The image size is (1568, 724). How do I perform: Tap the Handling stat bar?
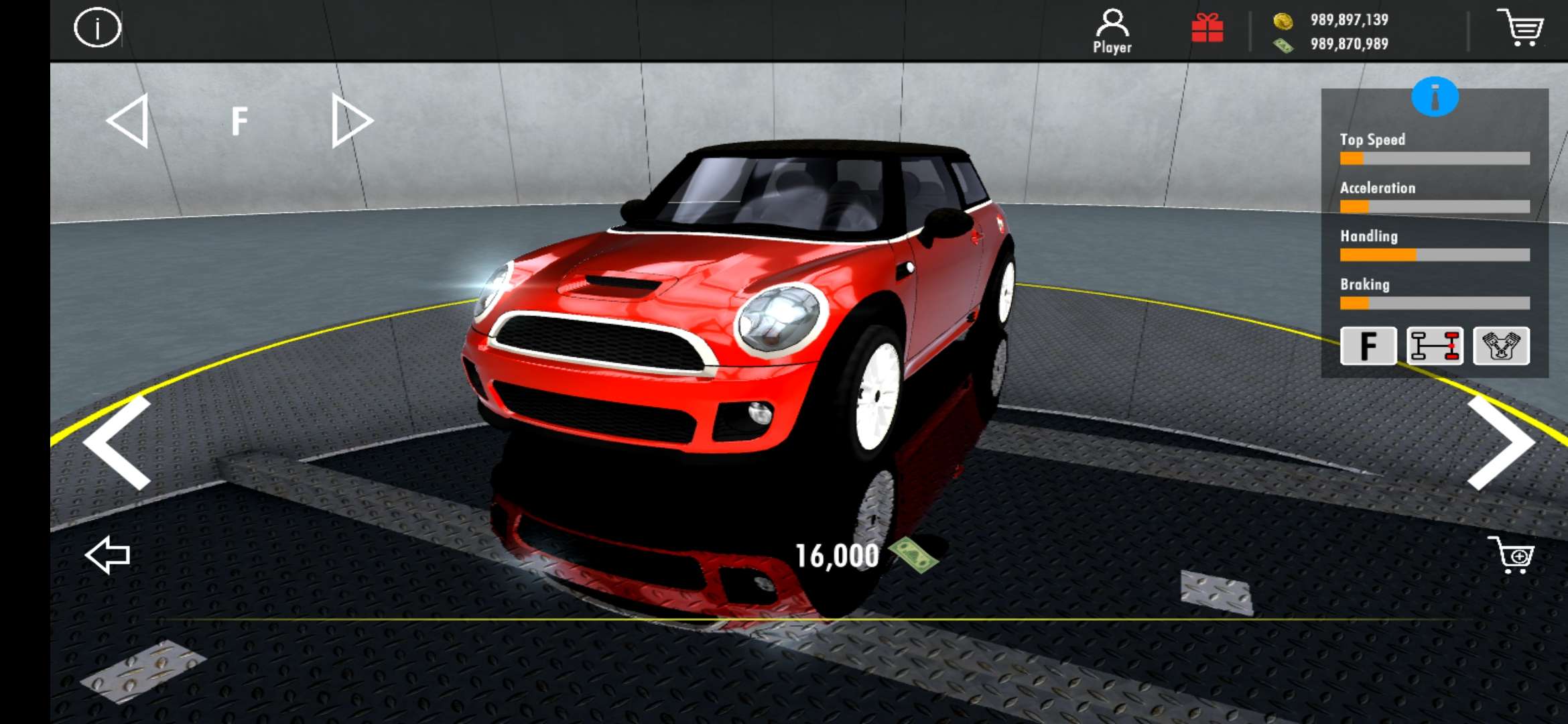(1434, 255)
